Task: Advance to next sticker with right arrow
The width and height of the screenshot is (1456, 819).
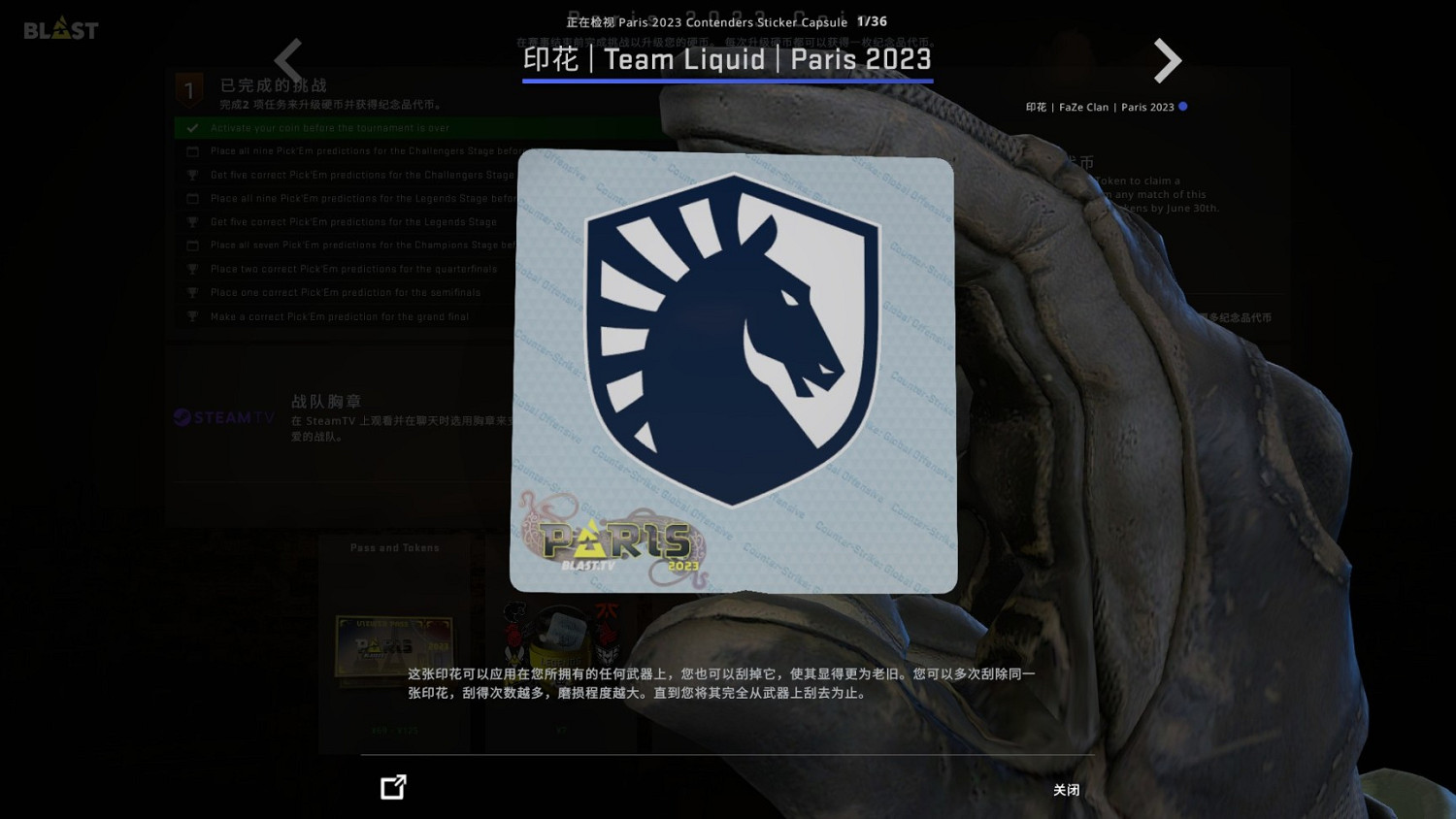Action: [1167, 60]
